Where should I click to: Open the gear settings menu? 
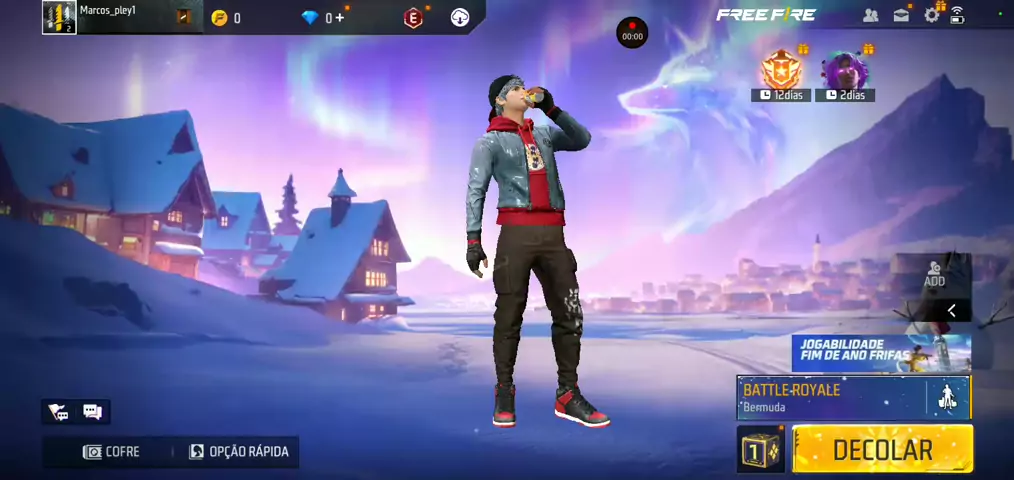pyautogui.click(x=932, y=15)
